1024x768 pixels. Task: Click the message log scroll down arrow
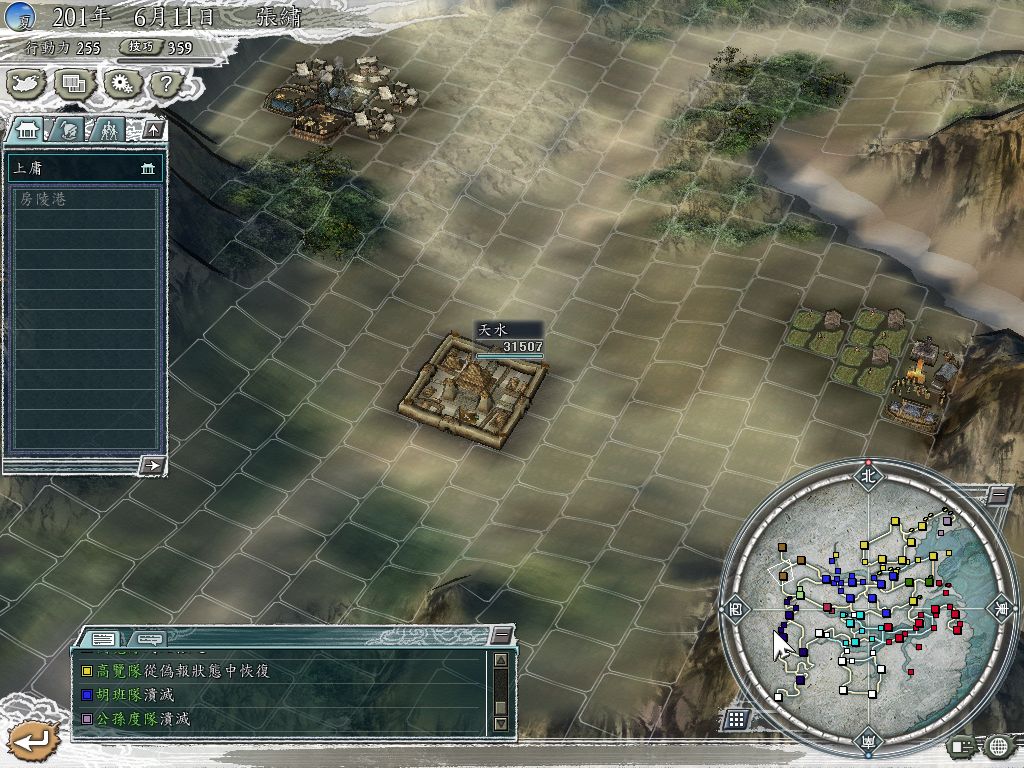pyautogui.click(x=501, y=723)
